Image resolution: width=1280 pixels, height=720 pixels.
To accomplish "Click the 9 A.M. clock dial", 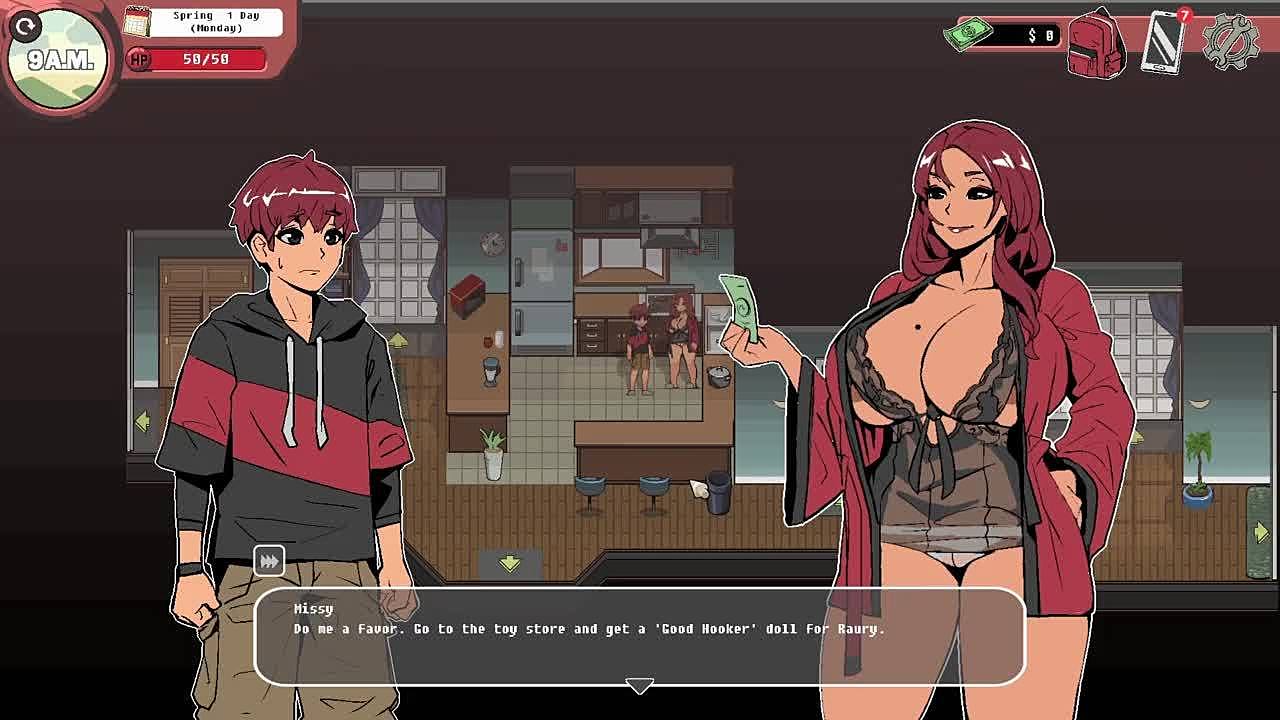I will point(58,58).
